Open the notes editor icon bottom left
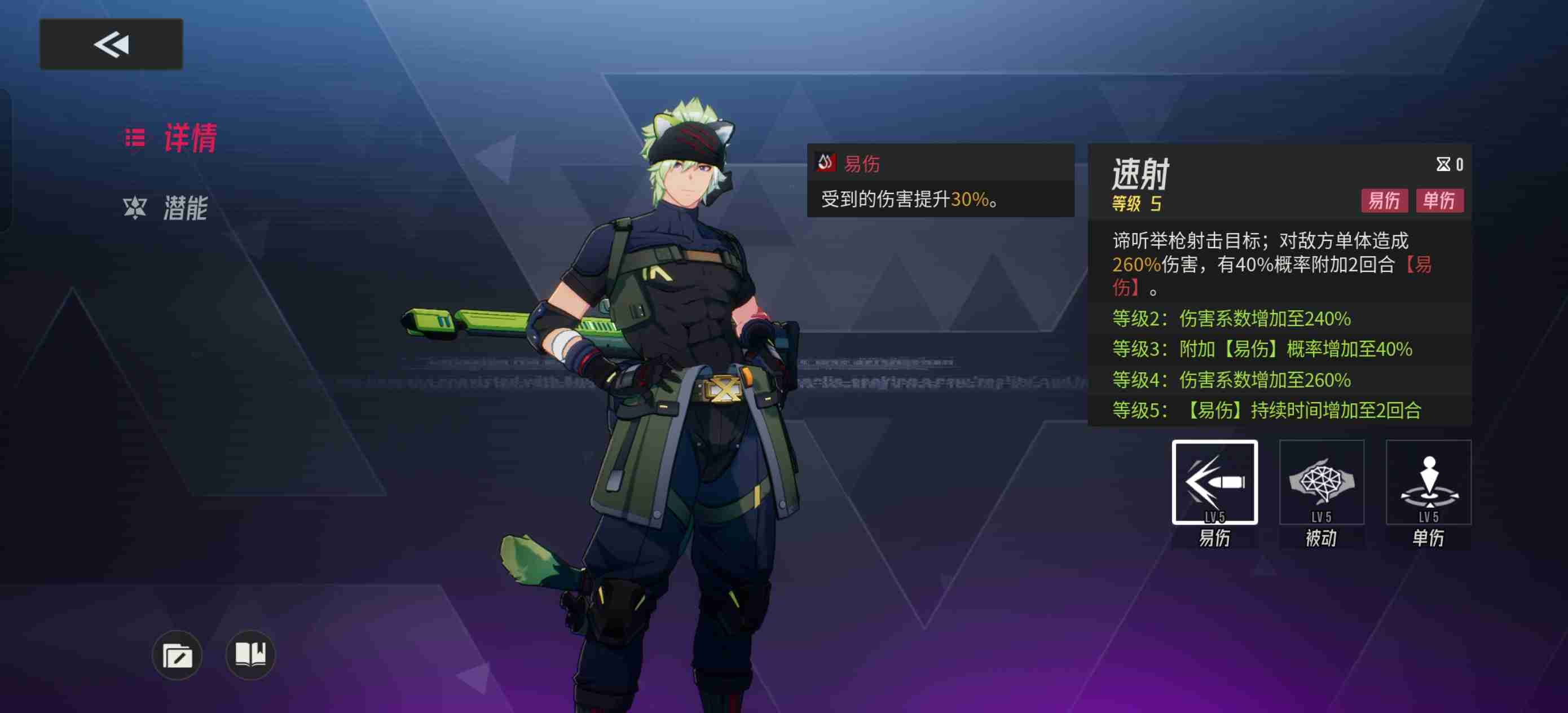 coord(178,654)
